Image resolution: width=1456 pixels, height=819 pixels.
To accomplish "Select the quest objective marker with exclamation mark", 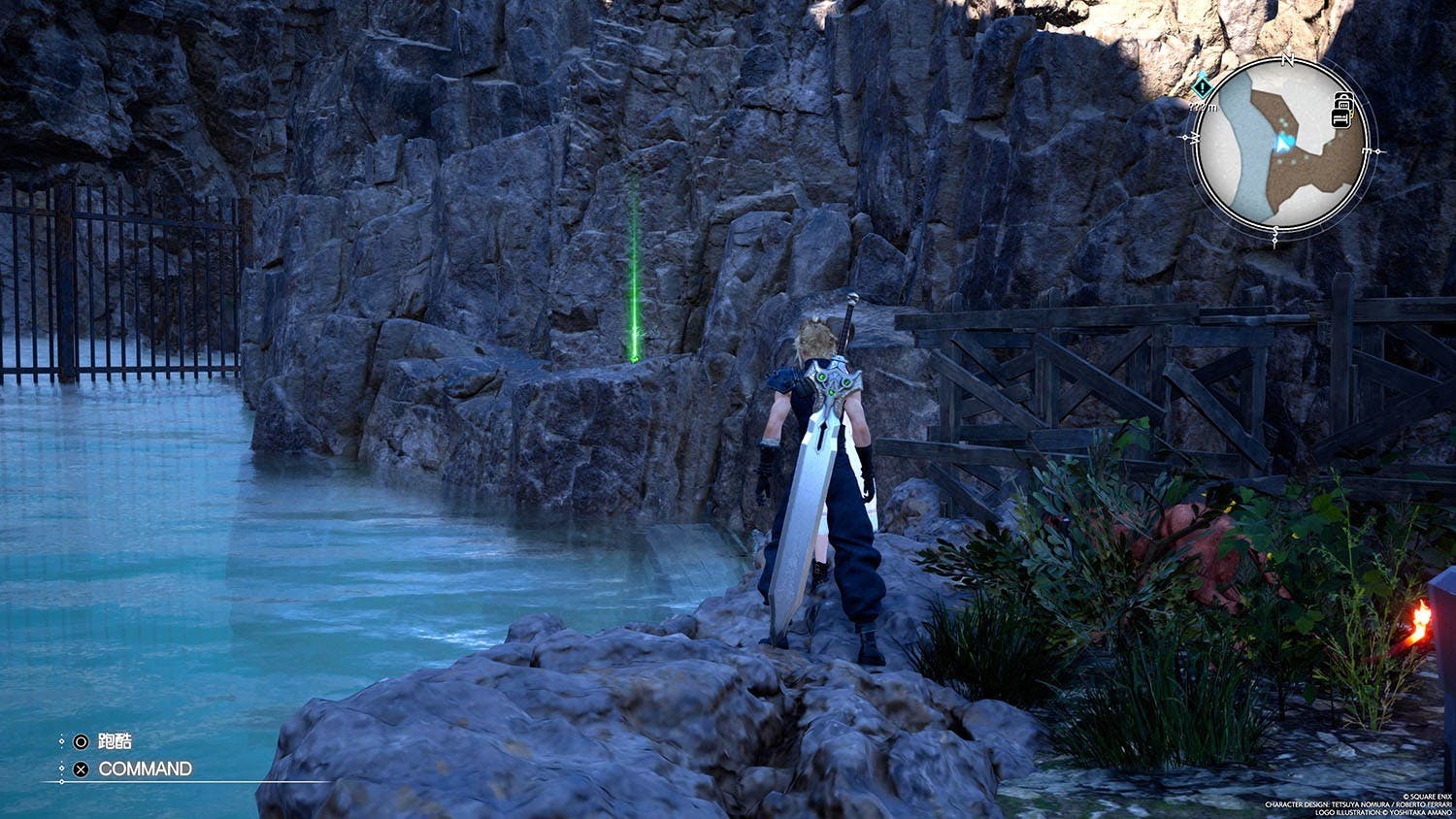I will [x=1204, y=86].
